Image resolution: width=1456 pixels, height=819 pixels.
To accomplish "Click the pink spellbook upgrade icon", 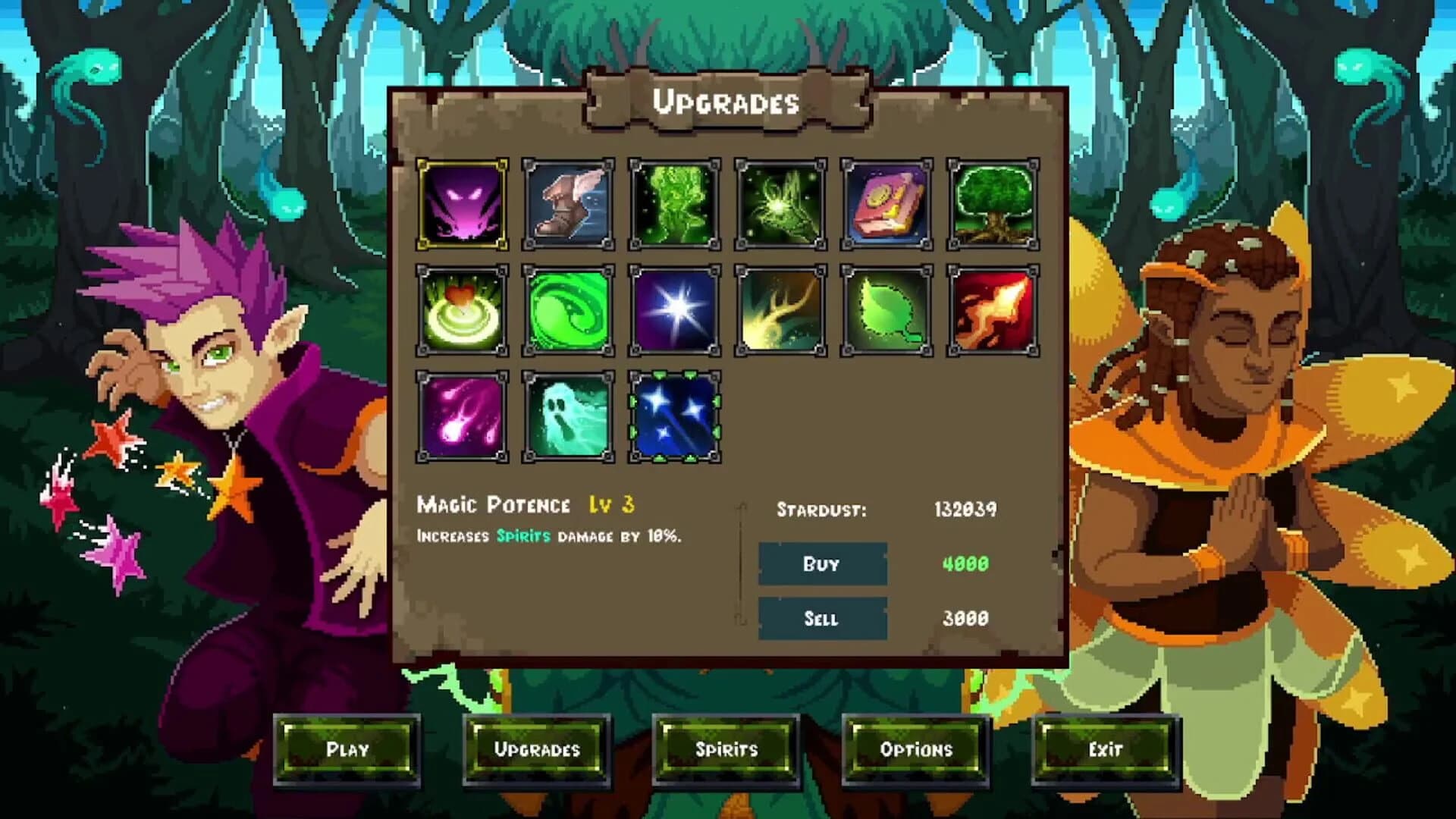I will (886, 205).
